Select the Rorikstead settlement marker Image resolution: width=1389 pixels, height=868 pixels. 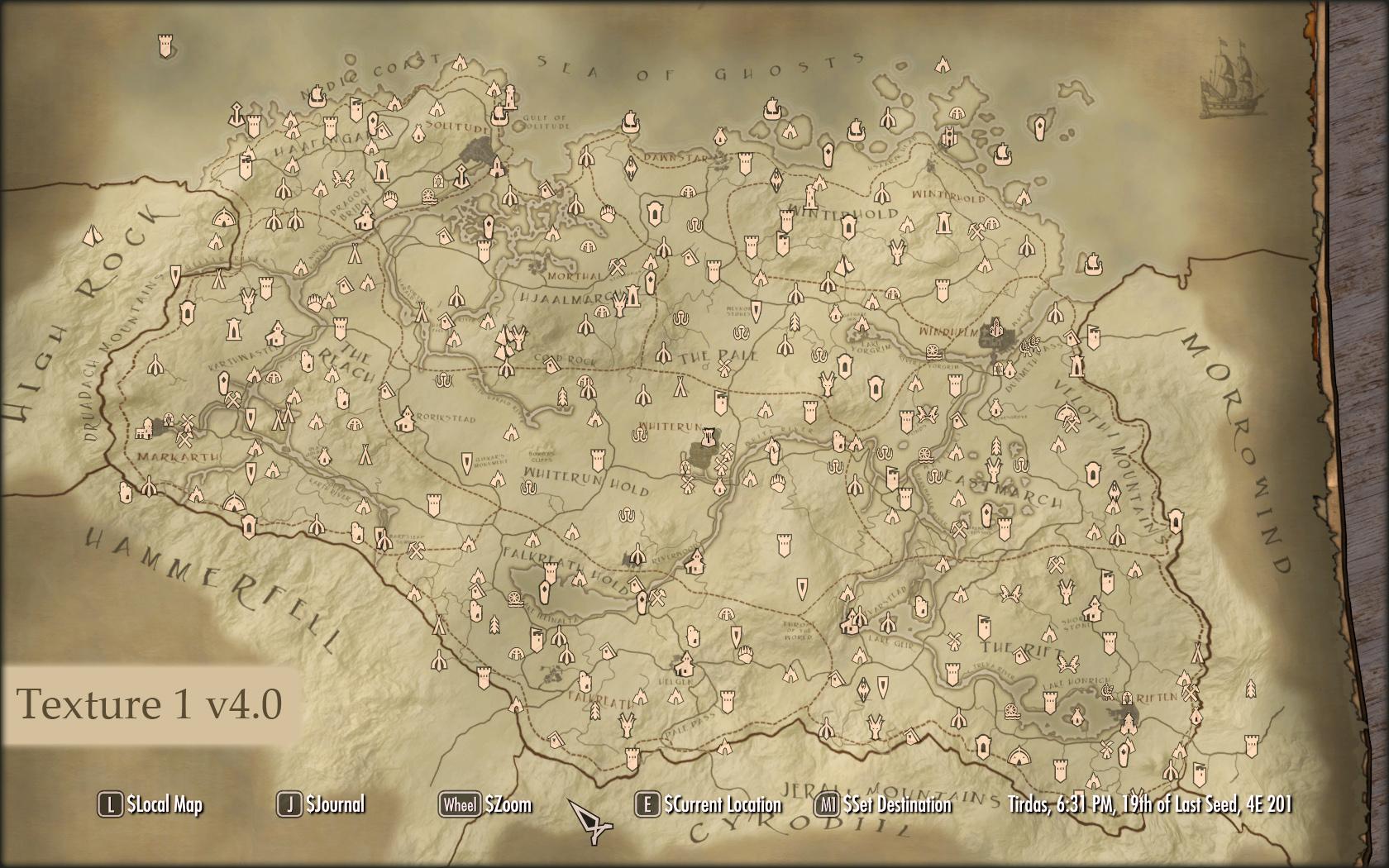point(406,420)
